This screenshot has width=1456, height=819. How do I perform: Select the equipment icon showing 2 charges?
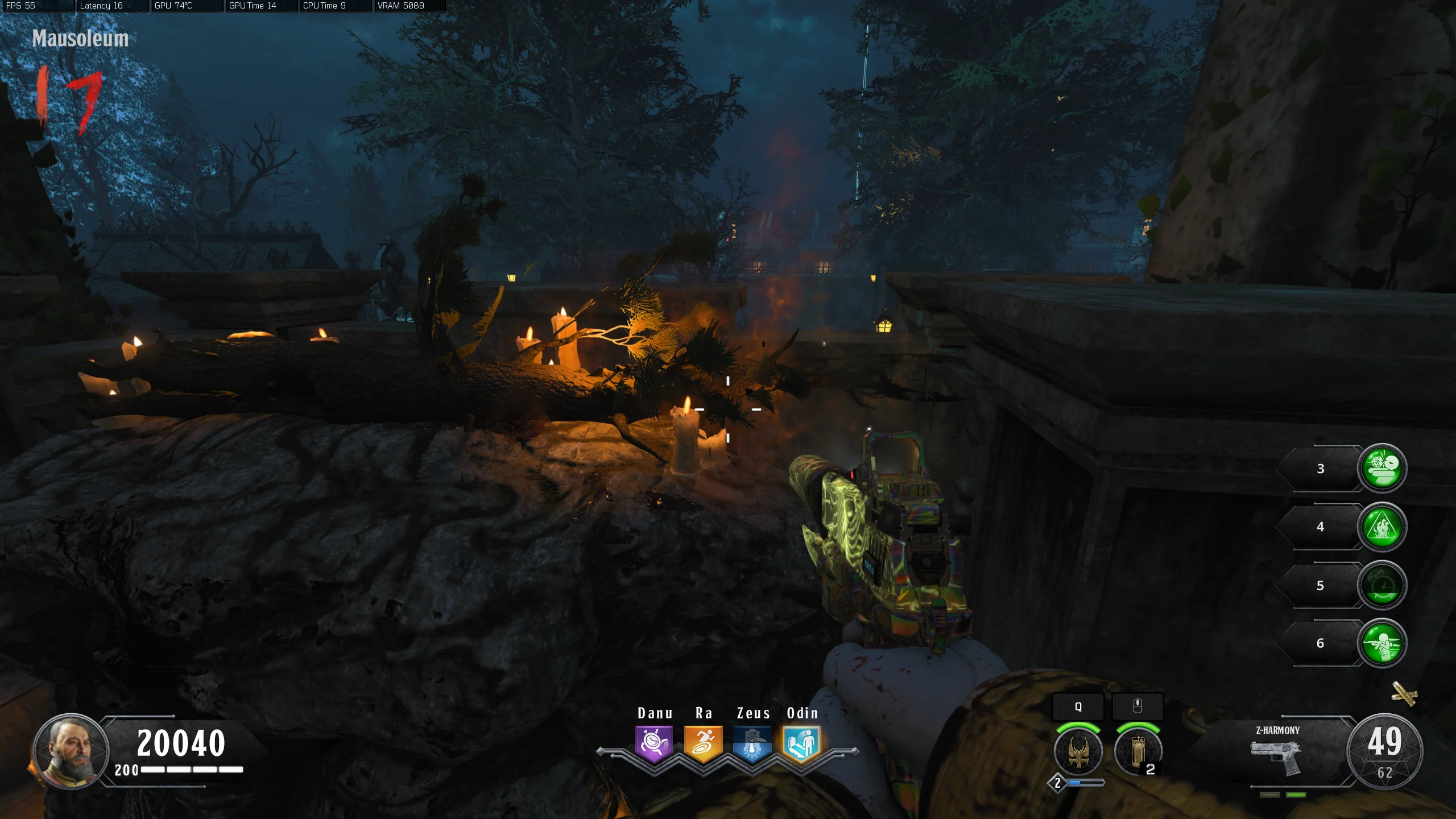[1137, 752]
